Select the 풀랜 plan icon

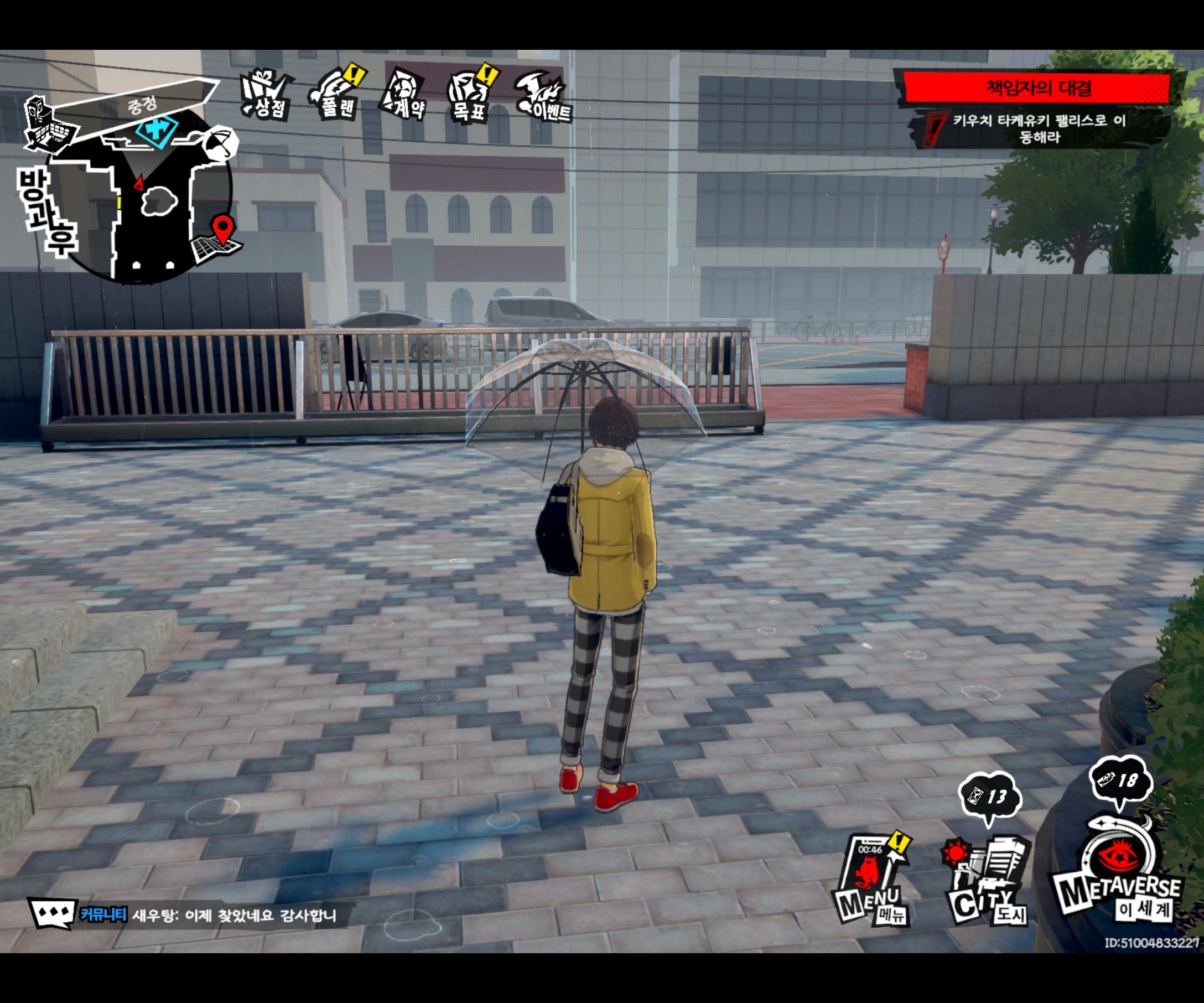(x=338, y=95)
